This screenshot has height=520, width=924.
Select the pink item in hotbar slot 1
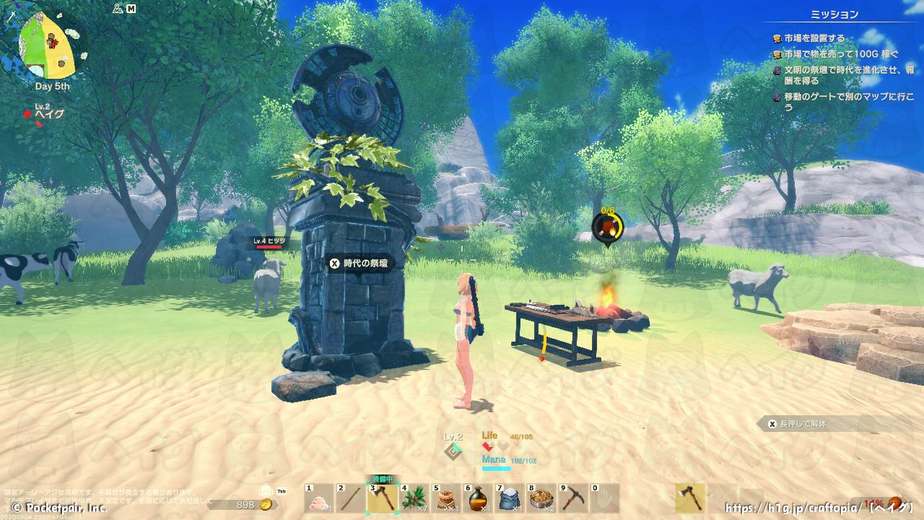coord(318,498)
